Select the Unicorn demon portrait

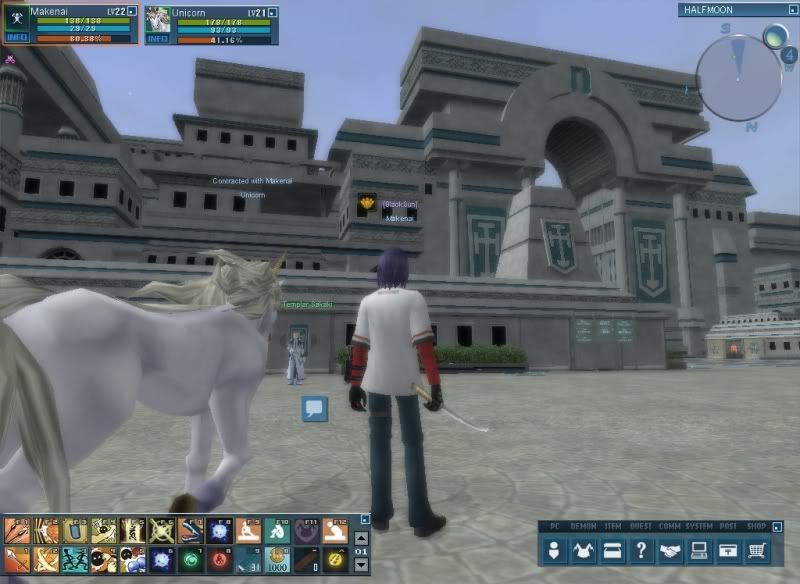158,18
